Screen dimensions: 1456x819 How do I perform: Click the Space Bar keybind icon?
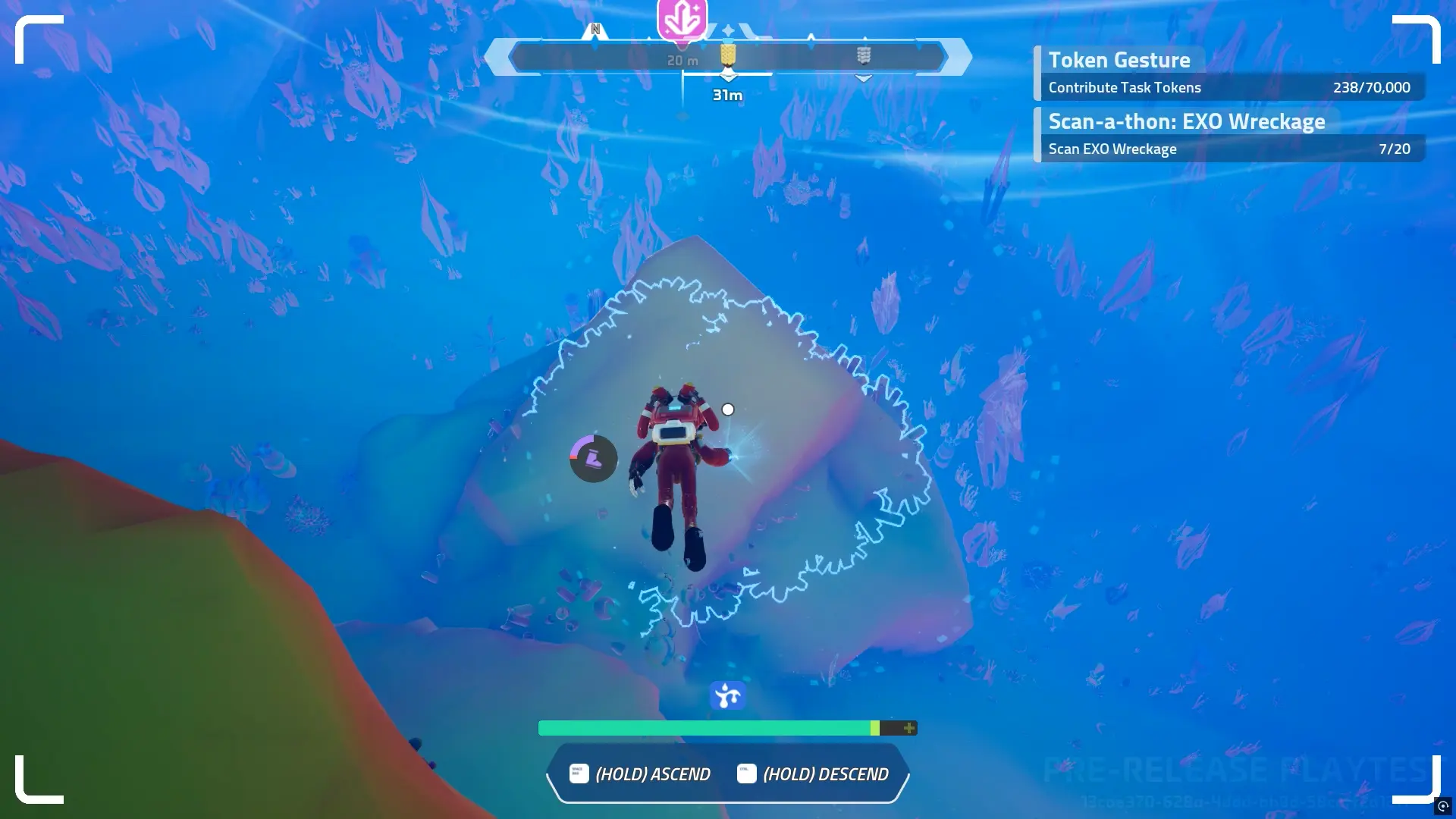tap(578, 773)
